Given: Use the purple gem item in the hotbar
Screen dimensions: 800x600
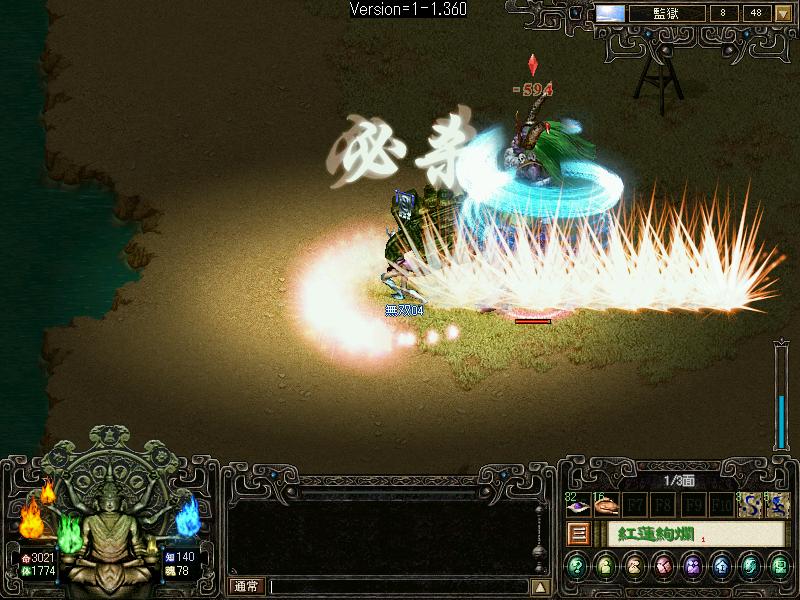Looking at the screenshot, I should 577,507.
